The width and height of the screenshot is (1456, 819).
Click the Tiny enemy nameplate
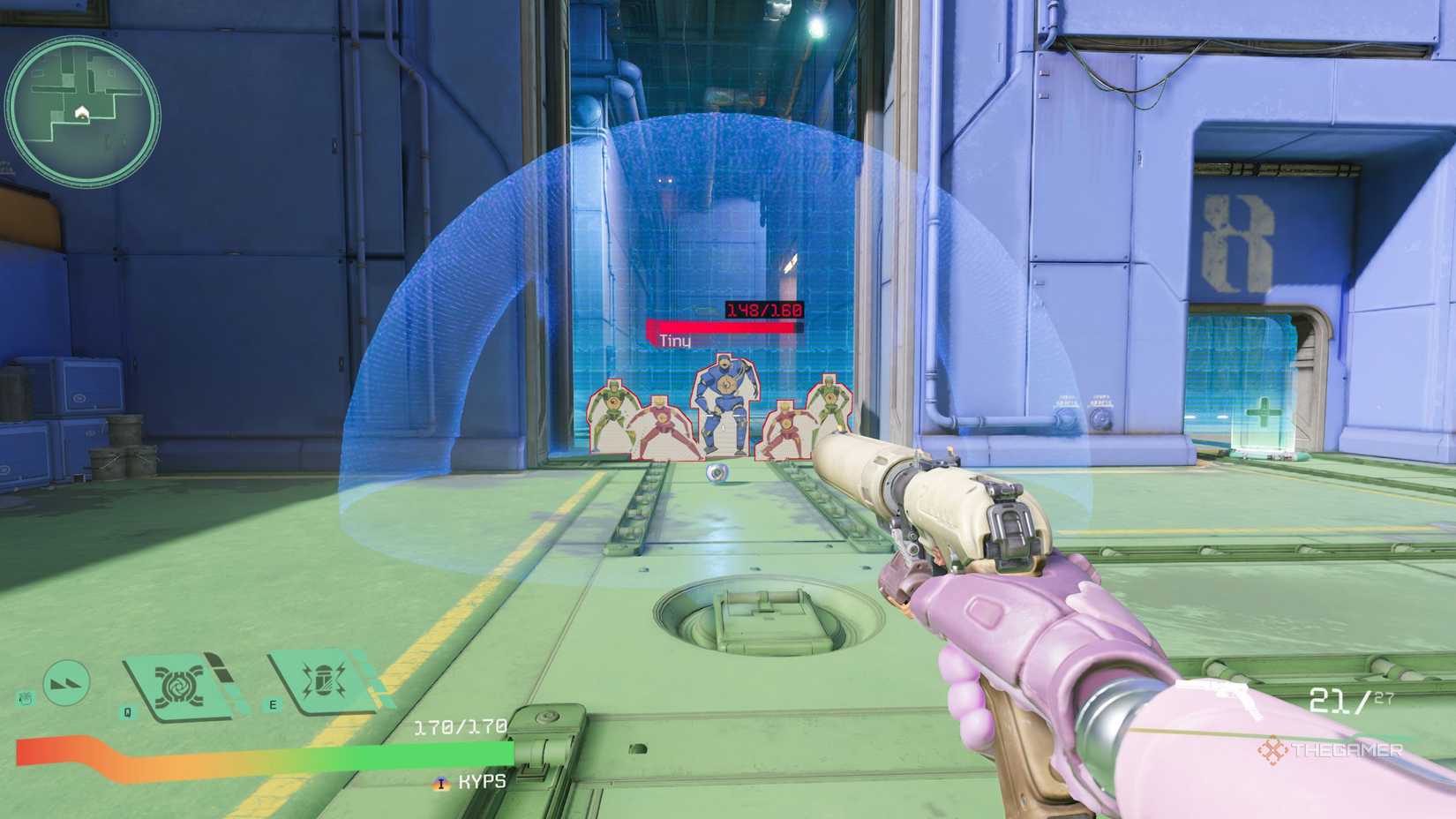click(x=674, y=339)
